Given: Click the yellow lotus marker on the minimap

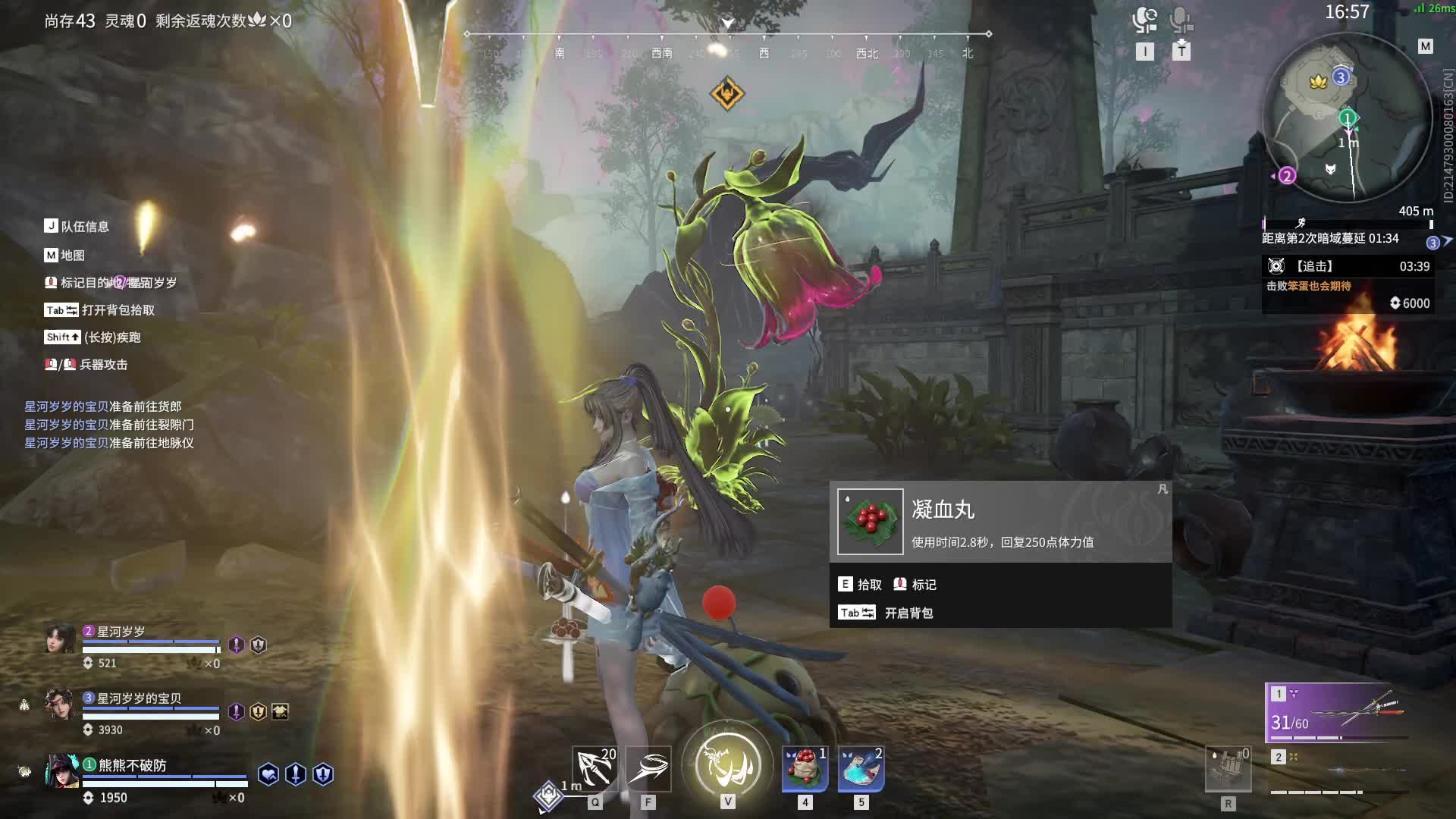Looking at the screenshot, I should pos(1318,81).
